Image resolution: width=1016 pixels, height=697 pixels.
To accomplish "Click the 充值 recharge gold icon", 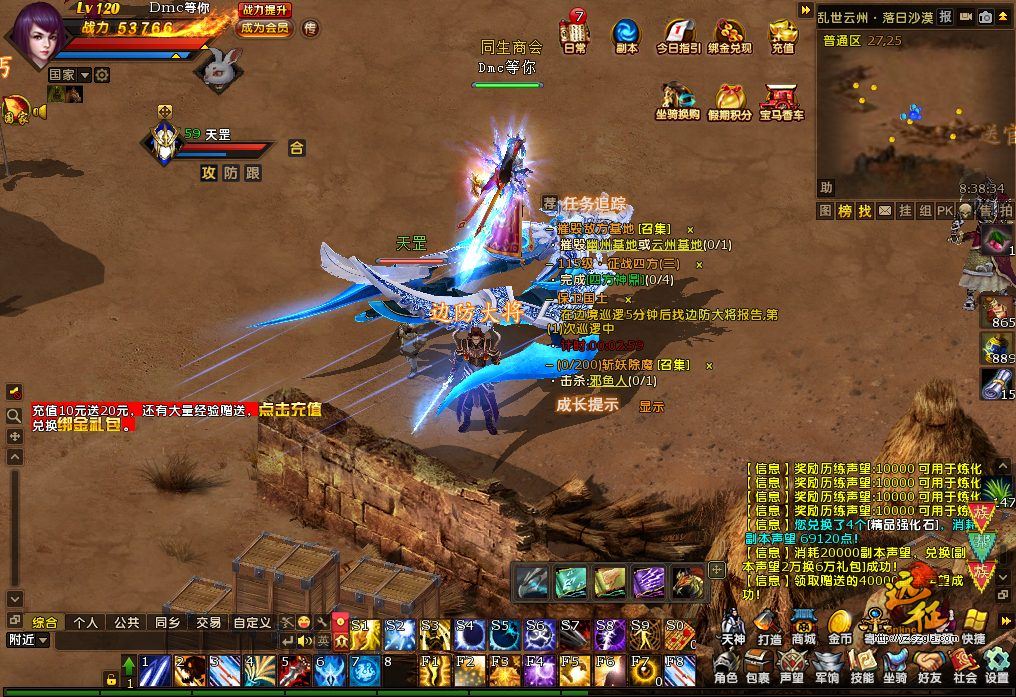I will [x=783, y=34].
